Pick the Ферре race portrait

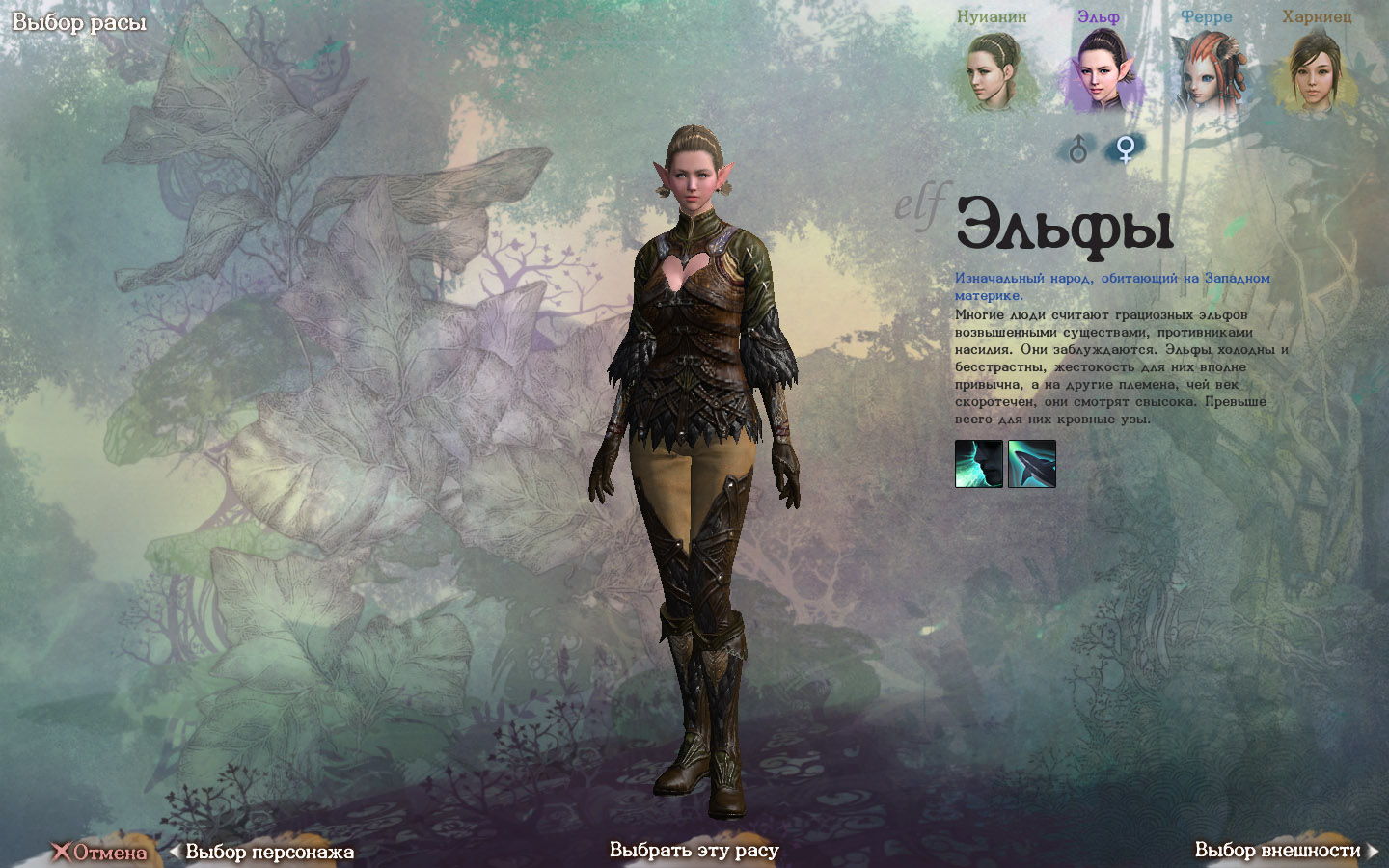pos(1206,71)
